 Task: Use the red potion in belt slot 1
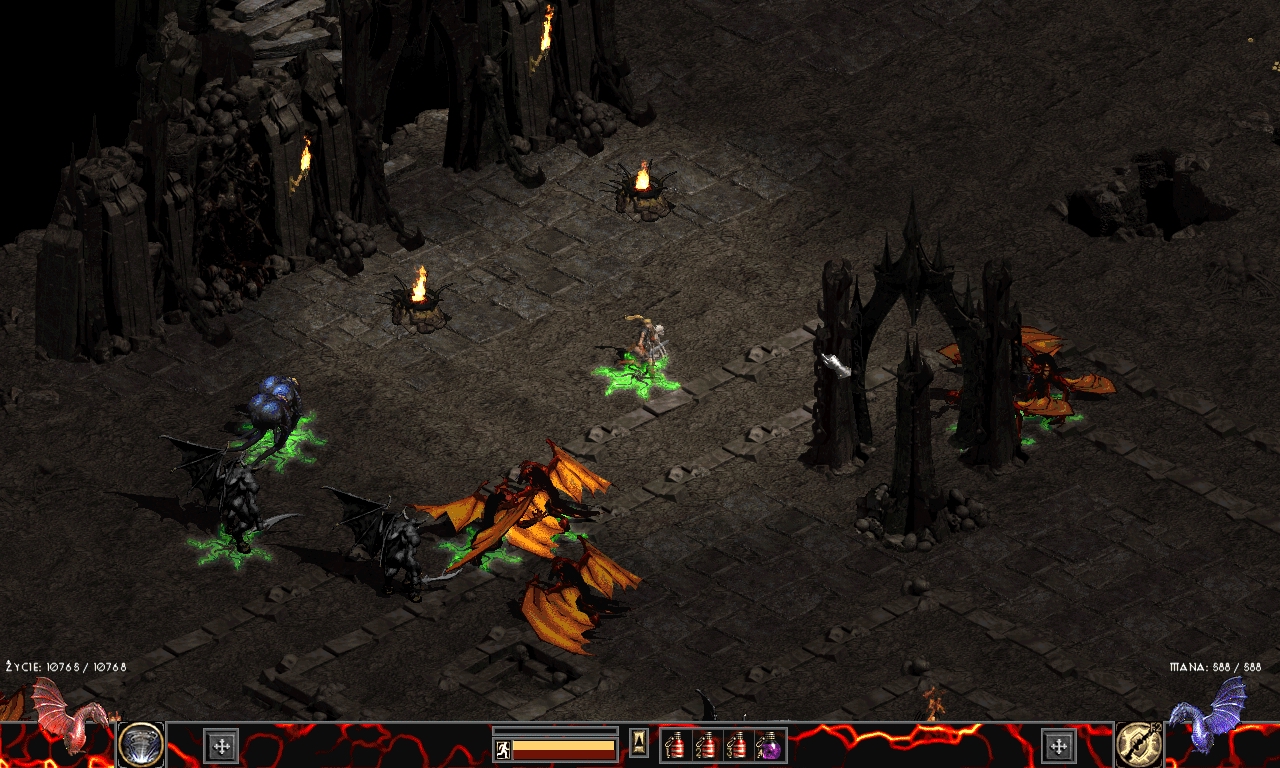[677, 745]
